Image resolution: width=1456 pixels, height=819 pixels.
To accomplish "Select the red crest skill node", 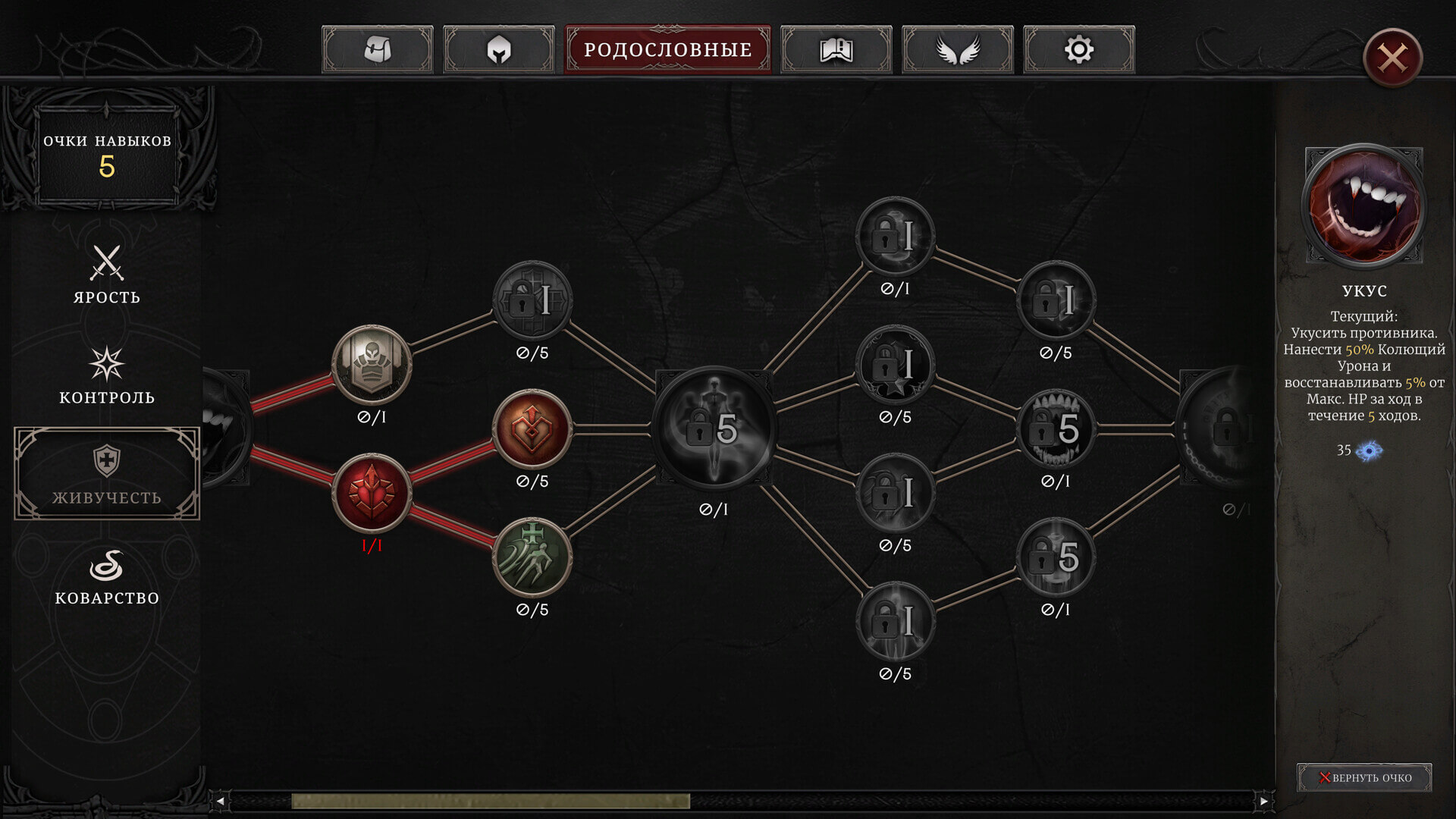I will [372, 493].
